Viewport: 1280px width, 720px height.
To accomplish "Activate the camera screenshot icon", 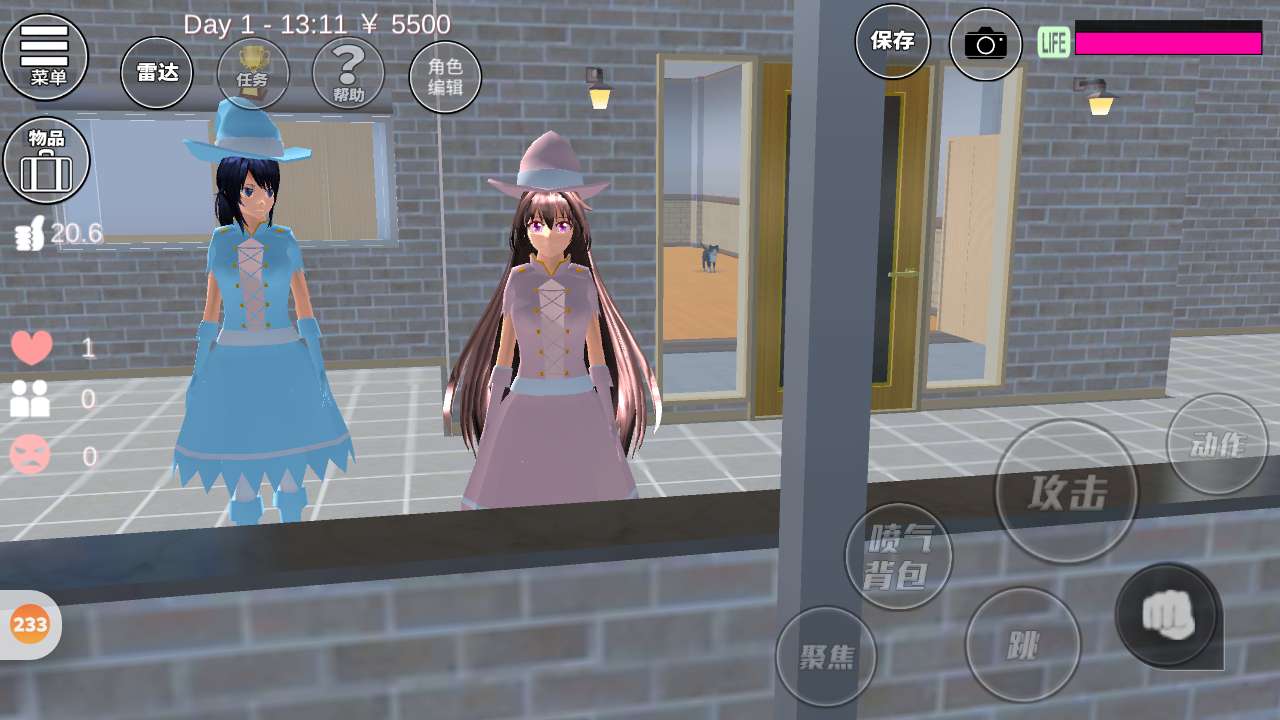I will coord(985,44).
